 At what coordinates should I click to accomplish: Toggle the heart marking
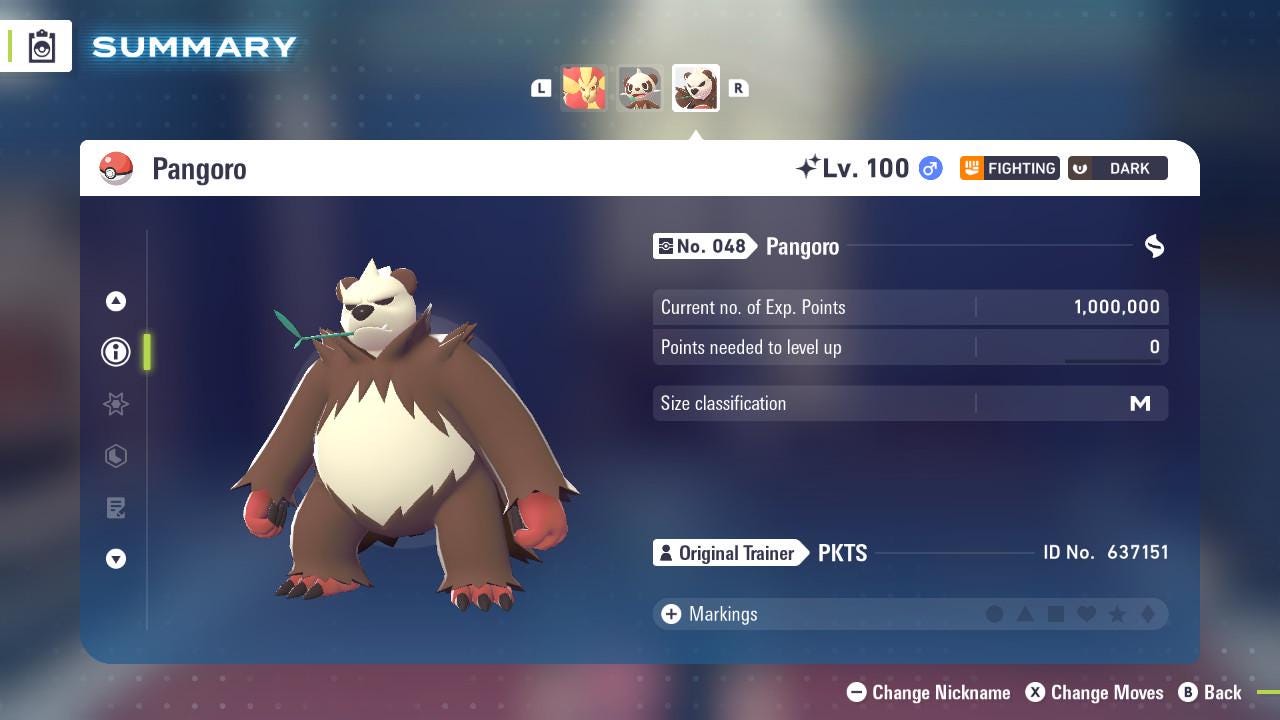[x=1088, y=614]
